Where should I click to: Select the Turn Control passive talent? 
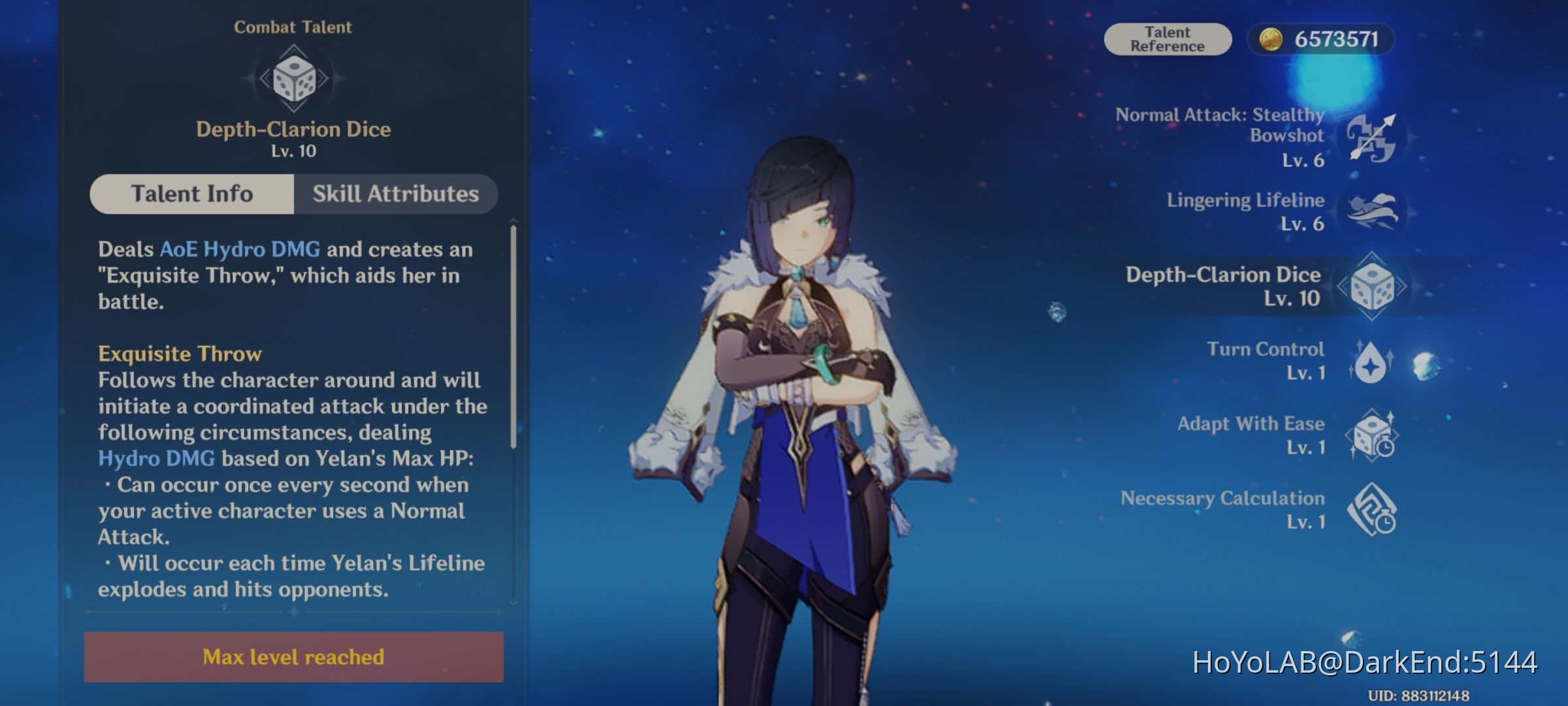click(x=1371, y=361)
